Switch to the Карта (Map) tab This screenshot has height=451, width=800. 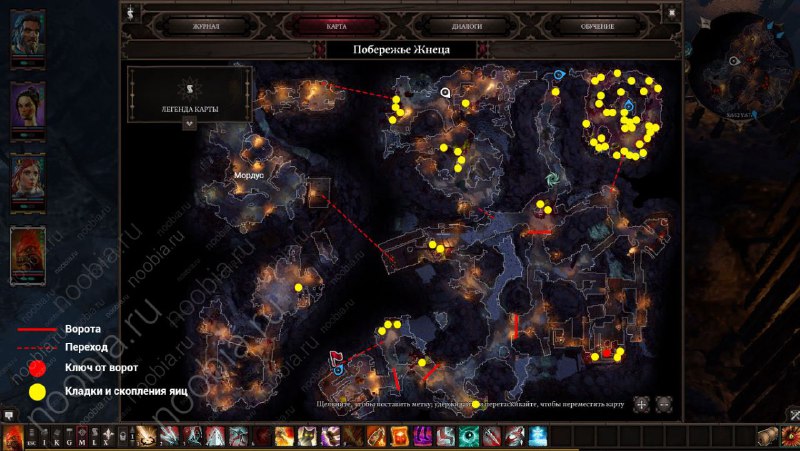click(336, 26)
